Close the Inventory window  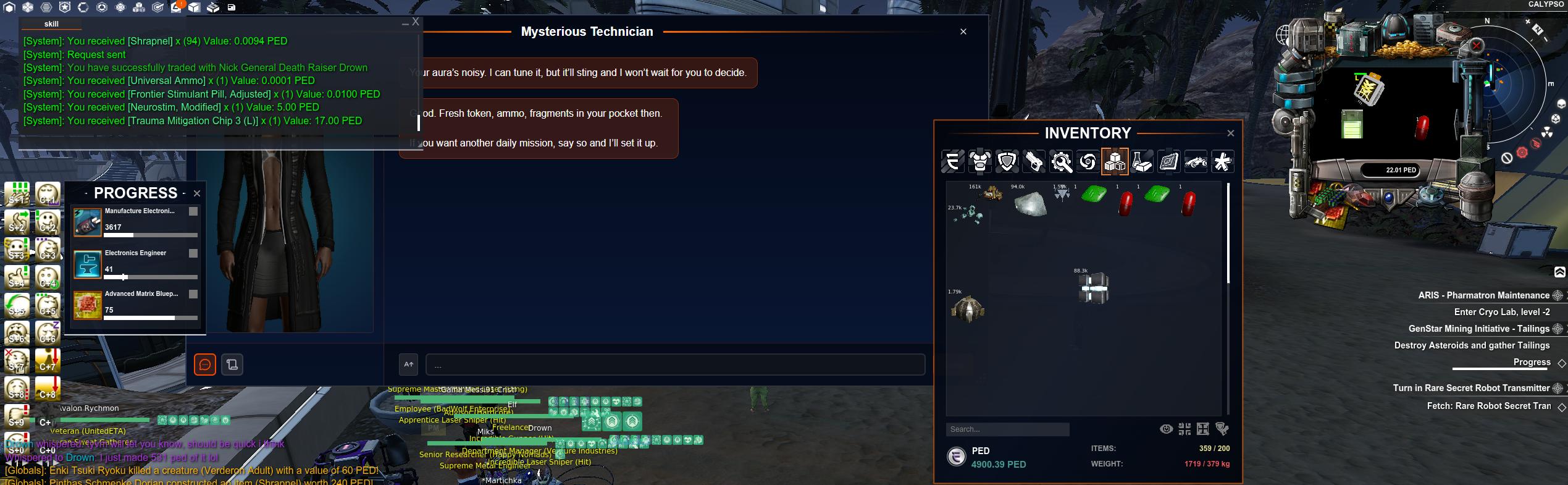pos(1230,133)
